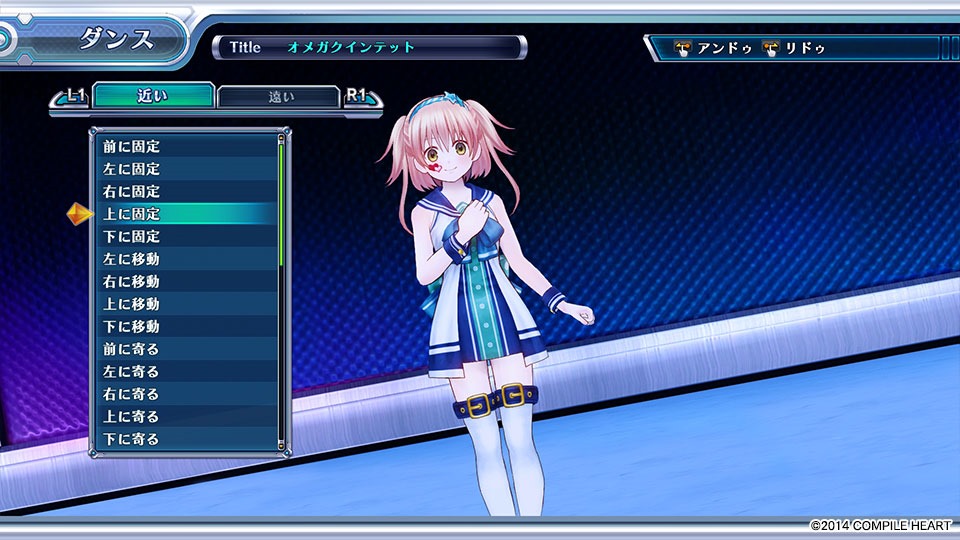Image resolution: width=960 pixels, height=540 pixels.
Task: Select 前に固定 from the list
Action: (x=185, y=147)
